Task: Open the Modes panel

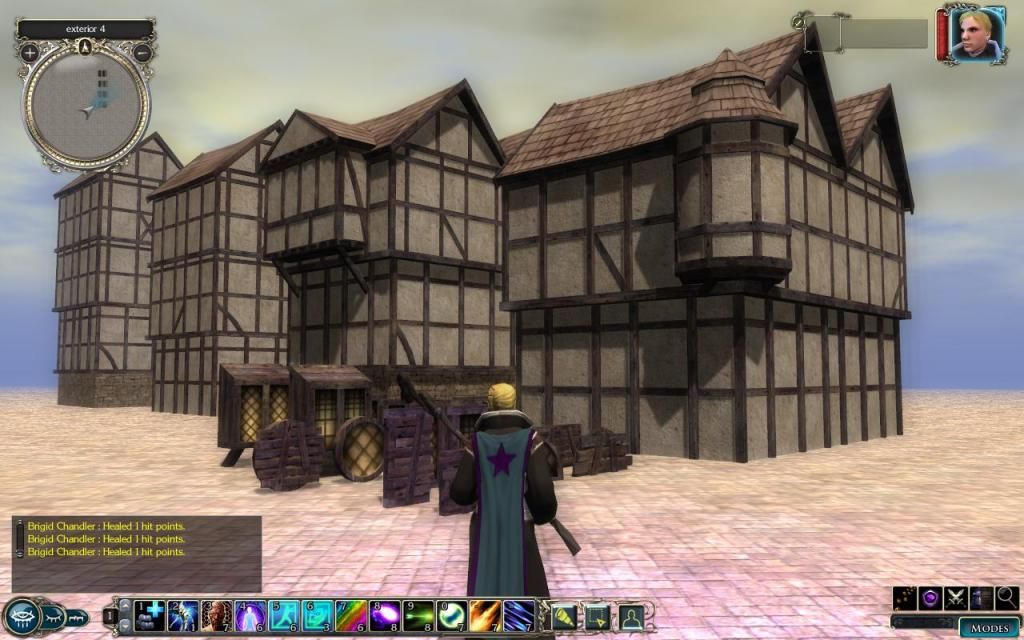Action: pos(988,628)
